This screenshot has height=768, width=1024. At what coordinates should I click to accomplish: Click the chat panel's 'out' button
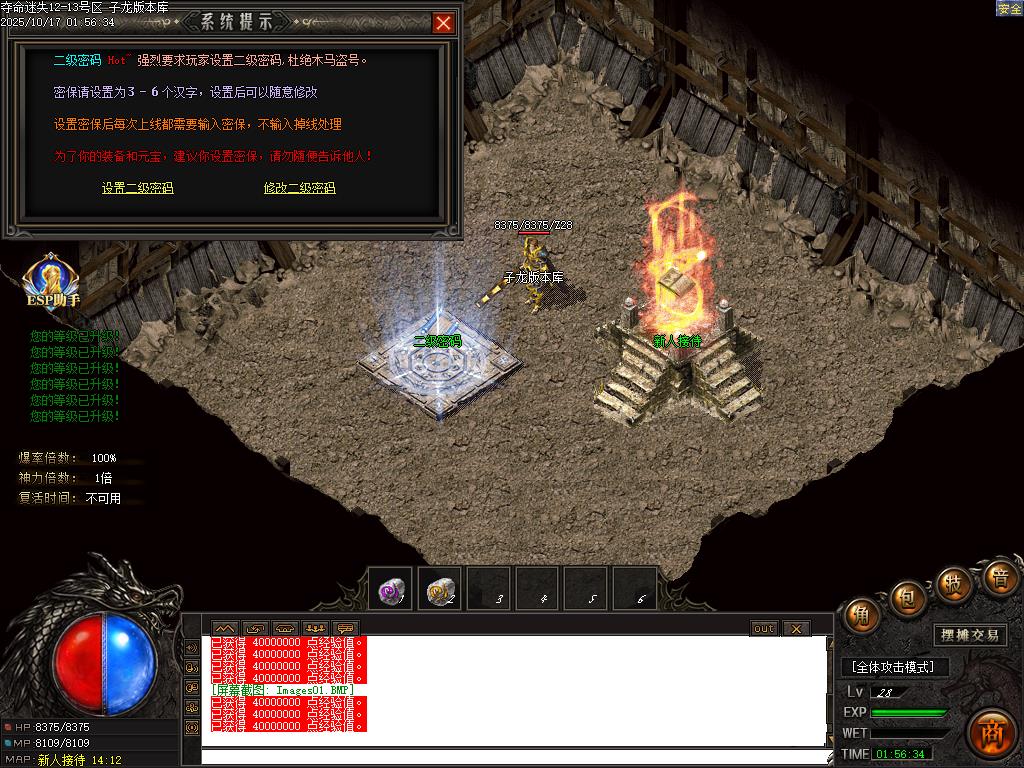[764, 628]
